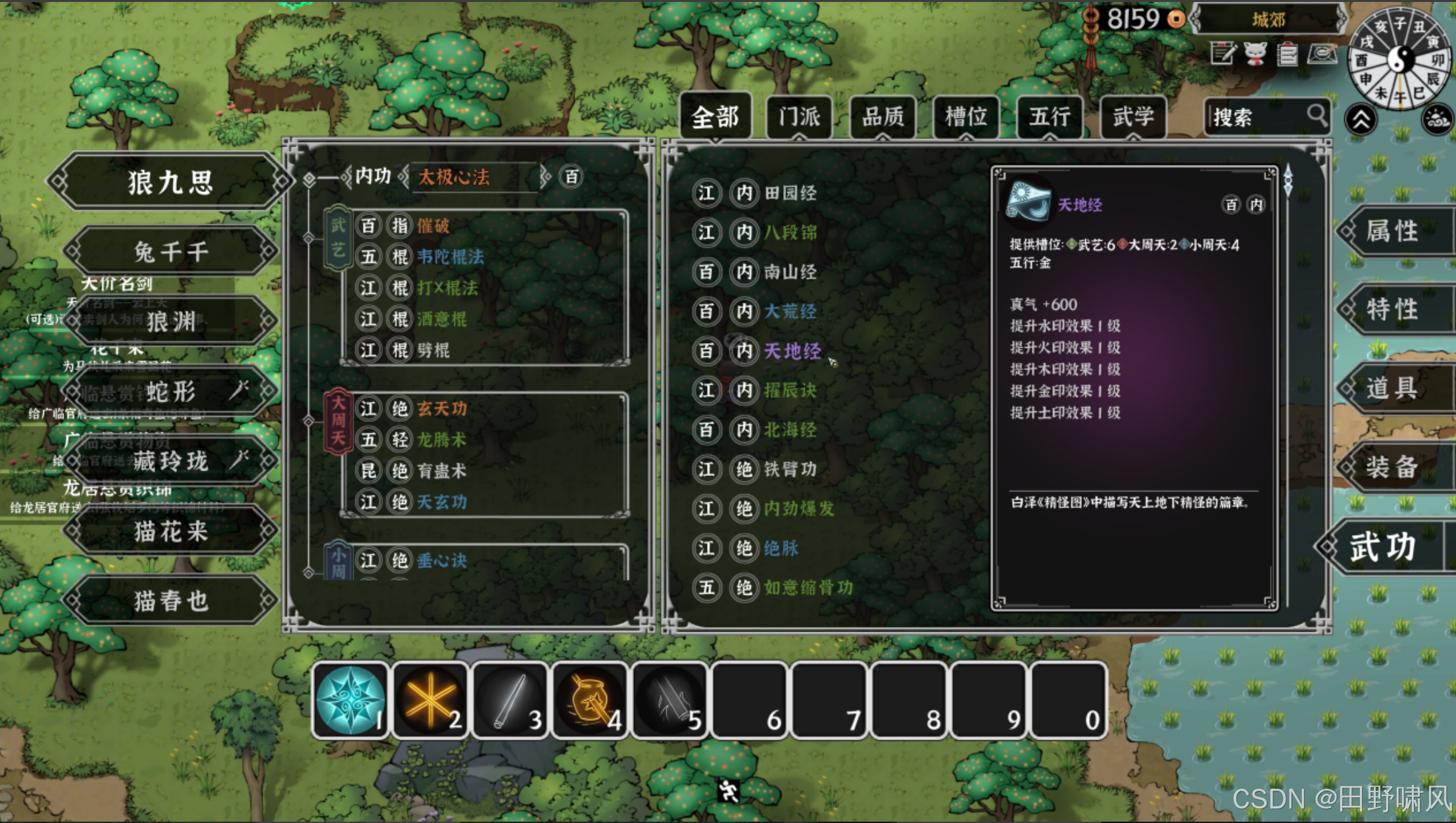1456x823 pixels.
Task: Open the 特性 traits panel
Action: point(1393,309)
